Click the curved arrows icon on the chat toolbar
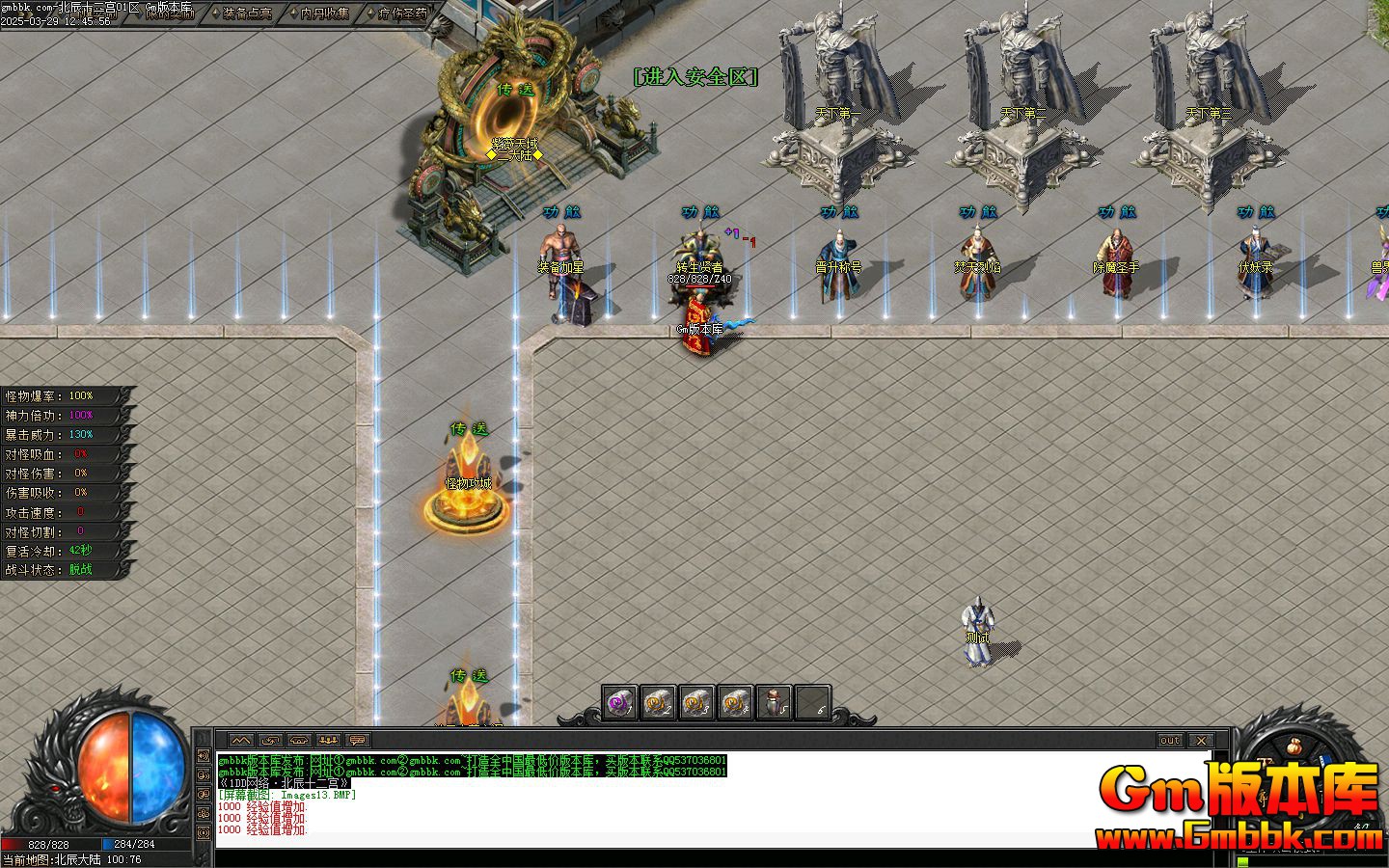Screen dimensions: 1389x868 [270, 741]
